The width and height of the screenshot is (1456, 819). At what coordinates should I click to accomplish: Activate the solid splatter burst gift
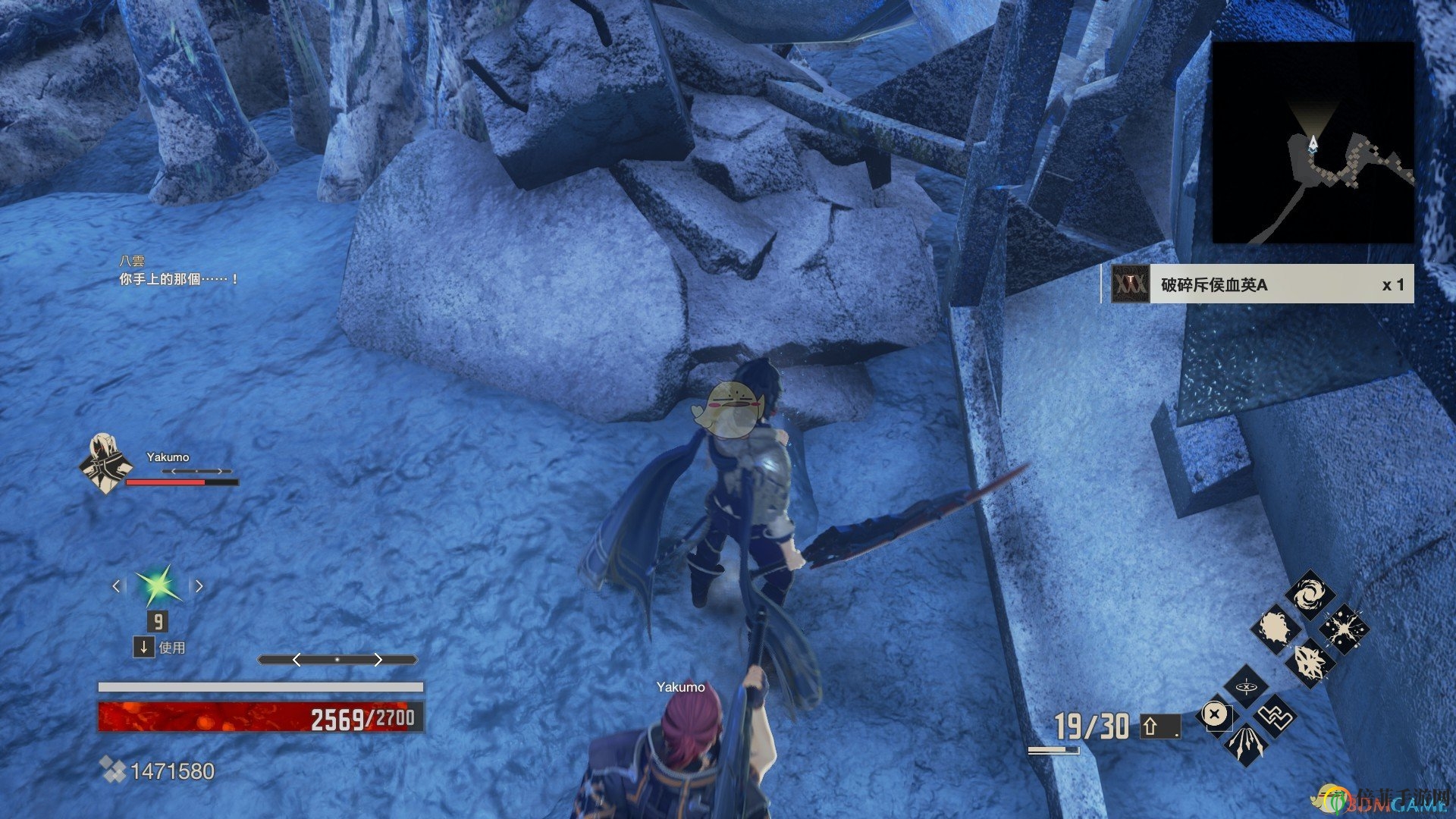point(1276,629)
